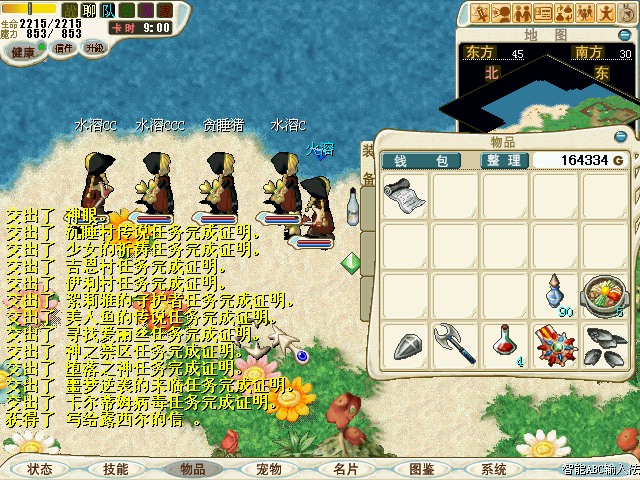Switch to the 宠物 pets menu

269,468
